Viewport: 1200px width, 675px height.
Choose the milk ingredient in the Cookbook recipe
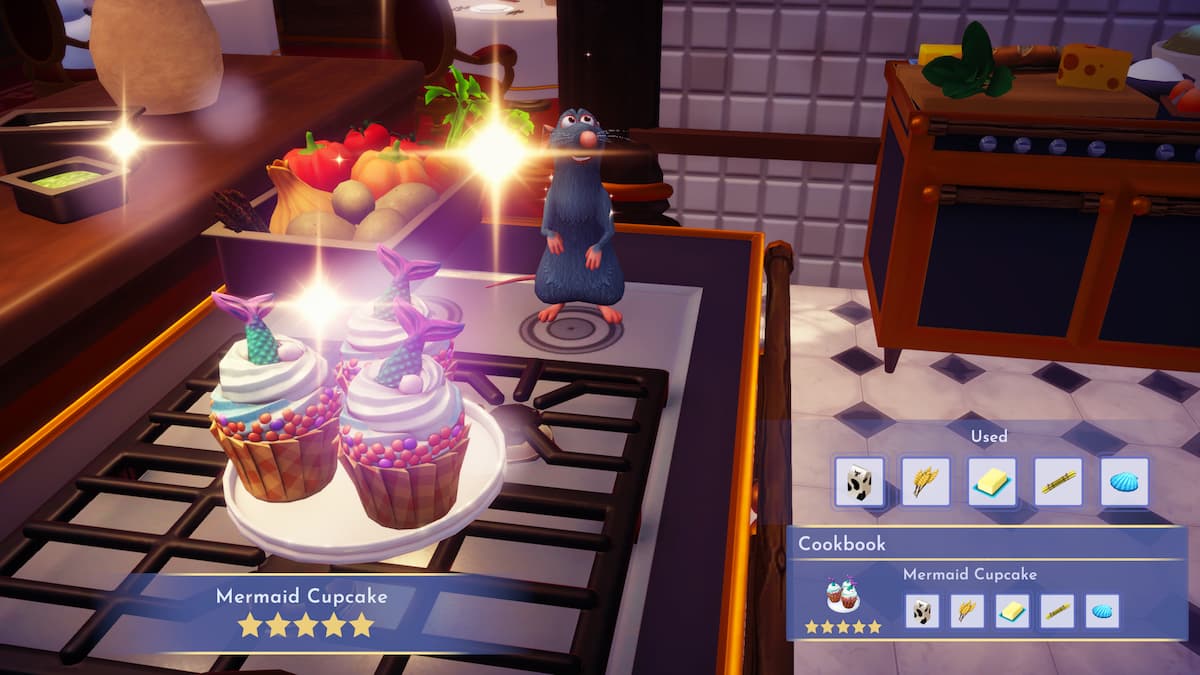pyautogui.click(x=922, y=611)
